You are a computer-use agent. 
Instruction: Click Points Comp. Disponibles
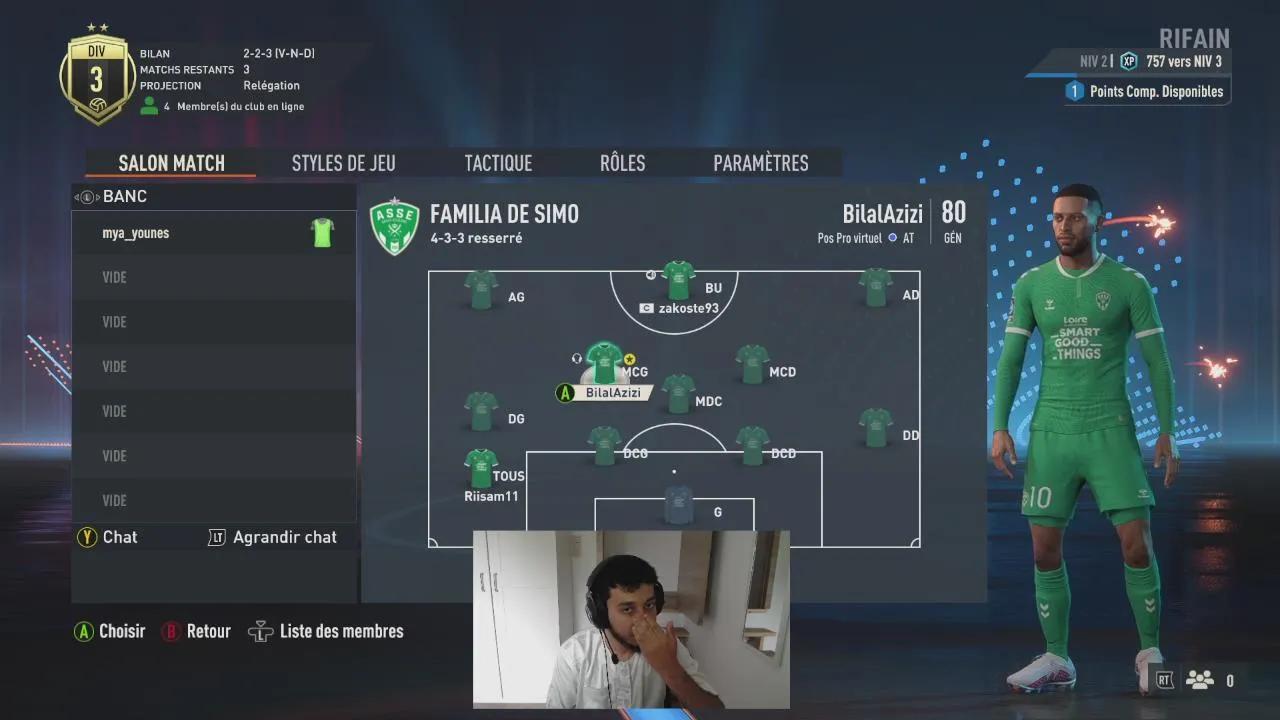1147,91
